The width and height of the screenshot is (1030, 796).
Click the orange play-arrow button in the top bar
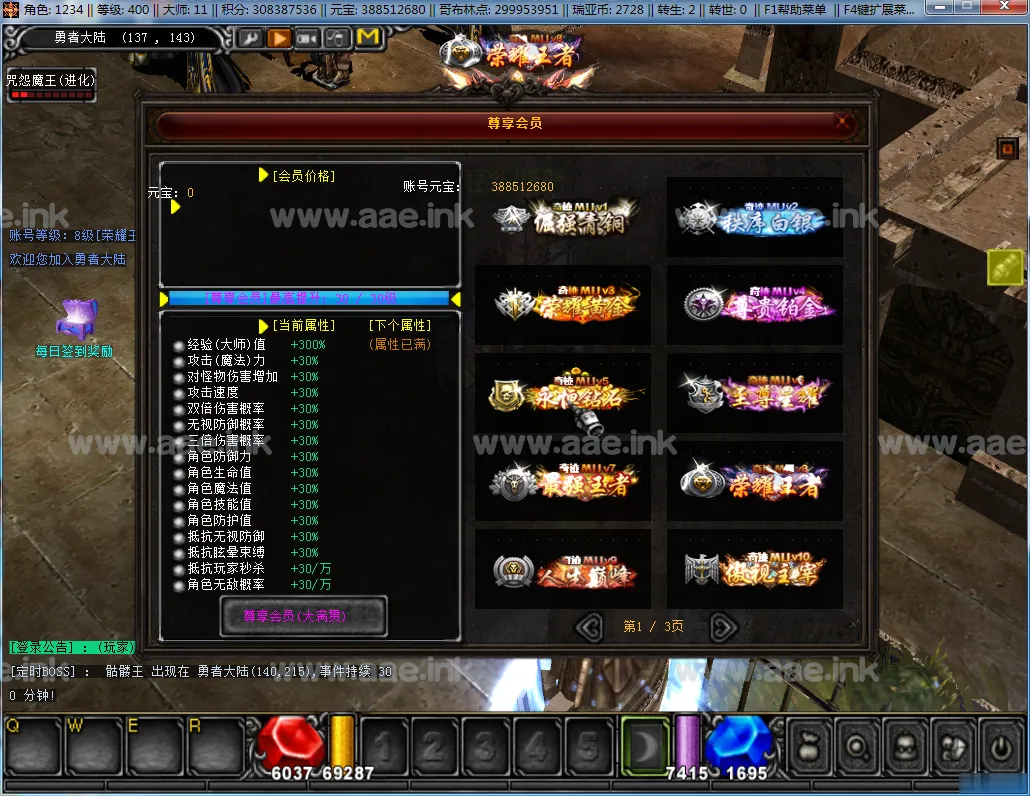(x=279, y=38)
